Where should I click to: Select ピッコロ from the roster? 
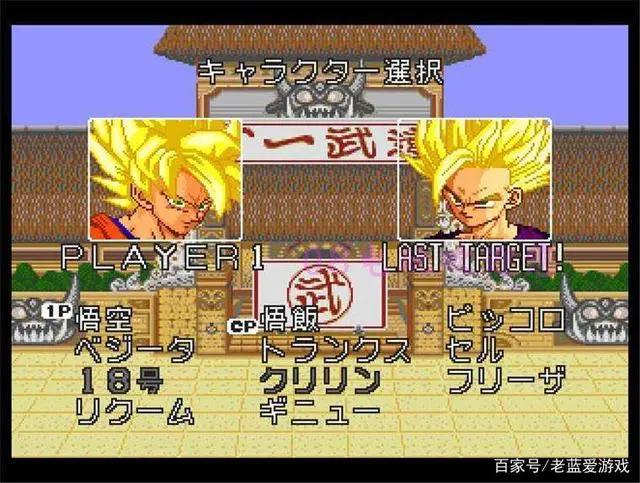(505, 320)
